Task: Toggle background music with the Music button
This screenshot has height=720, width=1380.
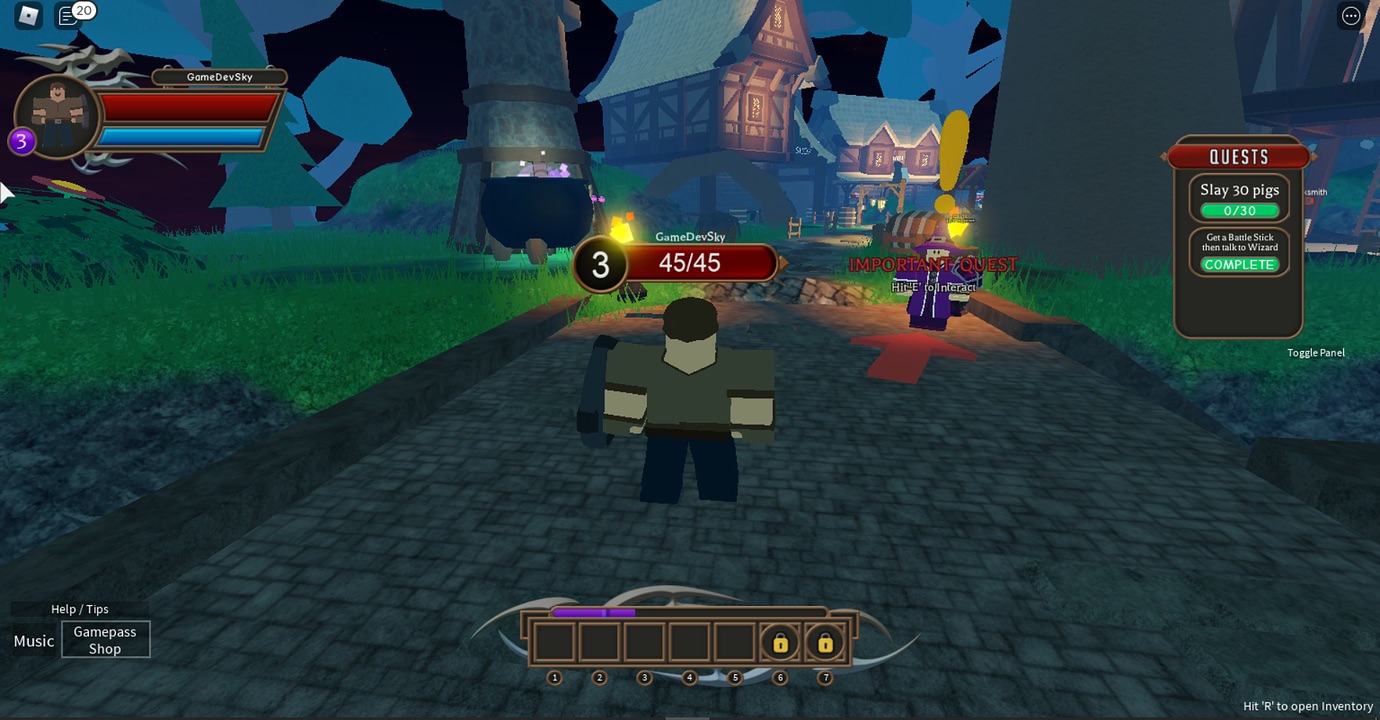Action: click(32, 641)
